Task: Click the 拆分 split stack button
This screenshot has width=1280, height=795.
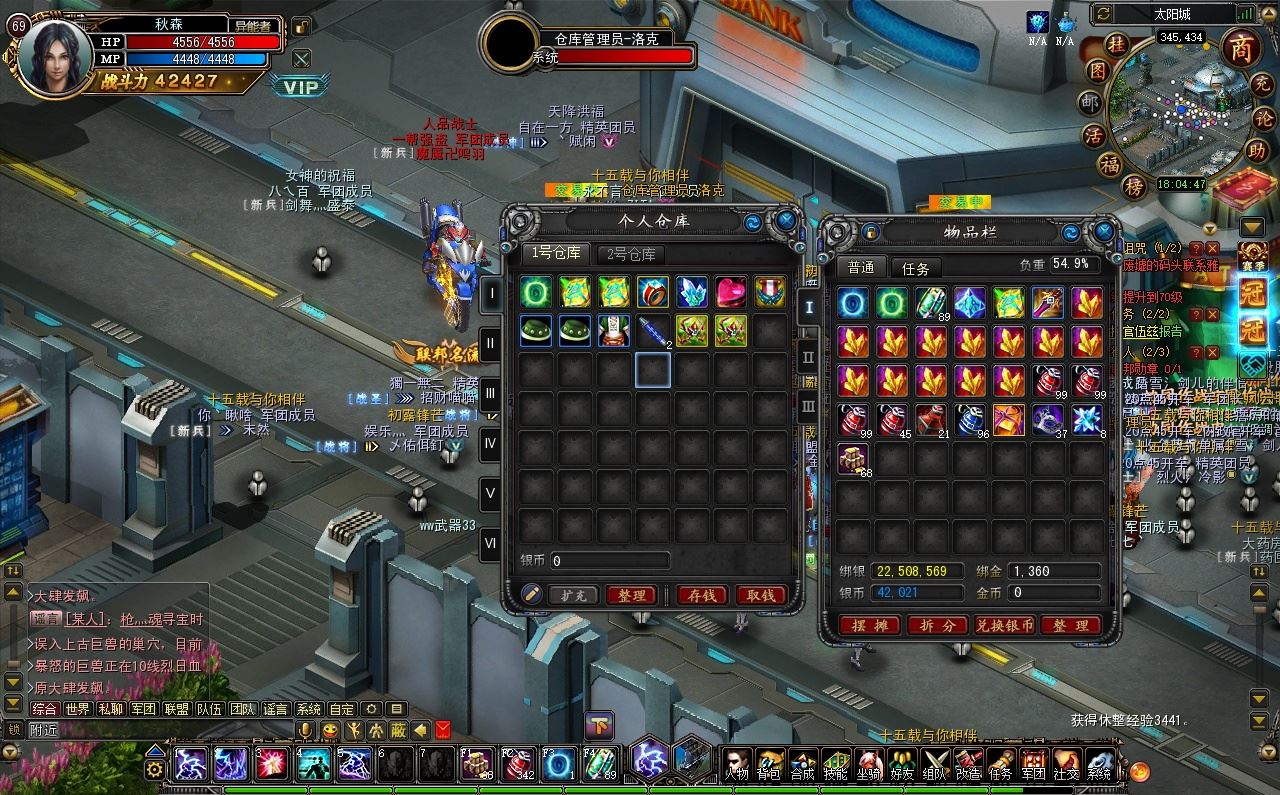Action: point(935,626)
